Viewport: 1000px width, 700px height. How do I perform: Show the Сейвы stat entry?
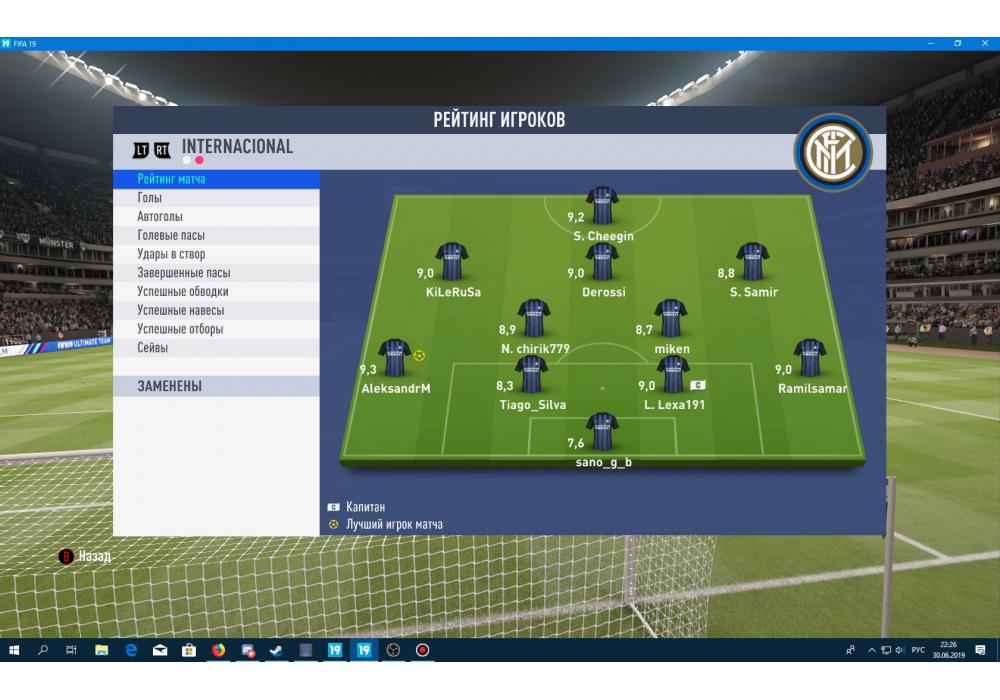click(216, 348)
